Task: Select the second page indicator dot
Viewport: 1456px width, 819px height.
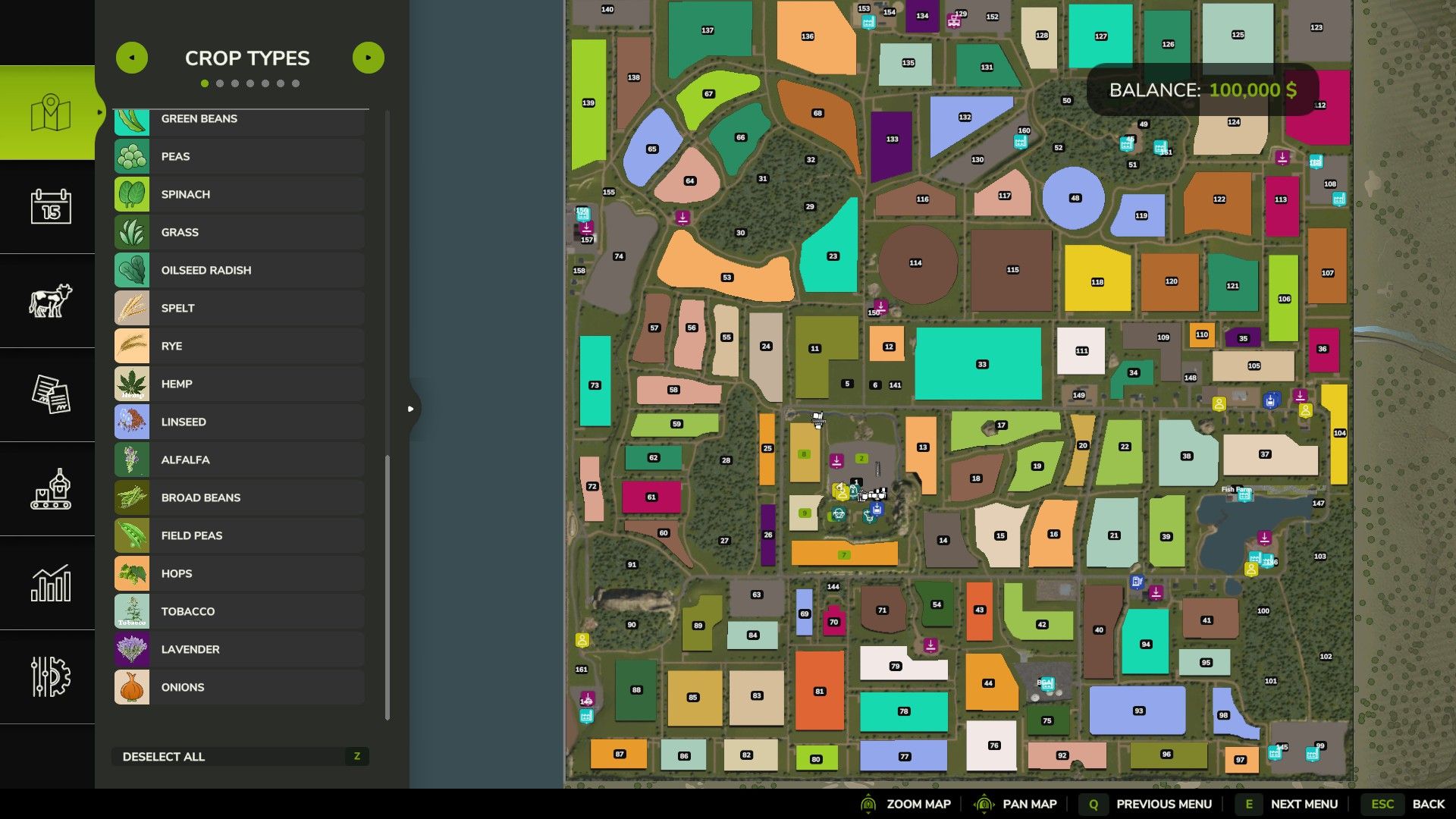Action: pos(221,83)
